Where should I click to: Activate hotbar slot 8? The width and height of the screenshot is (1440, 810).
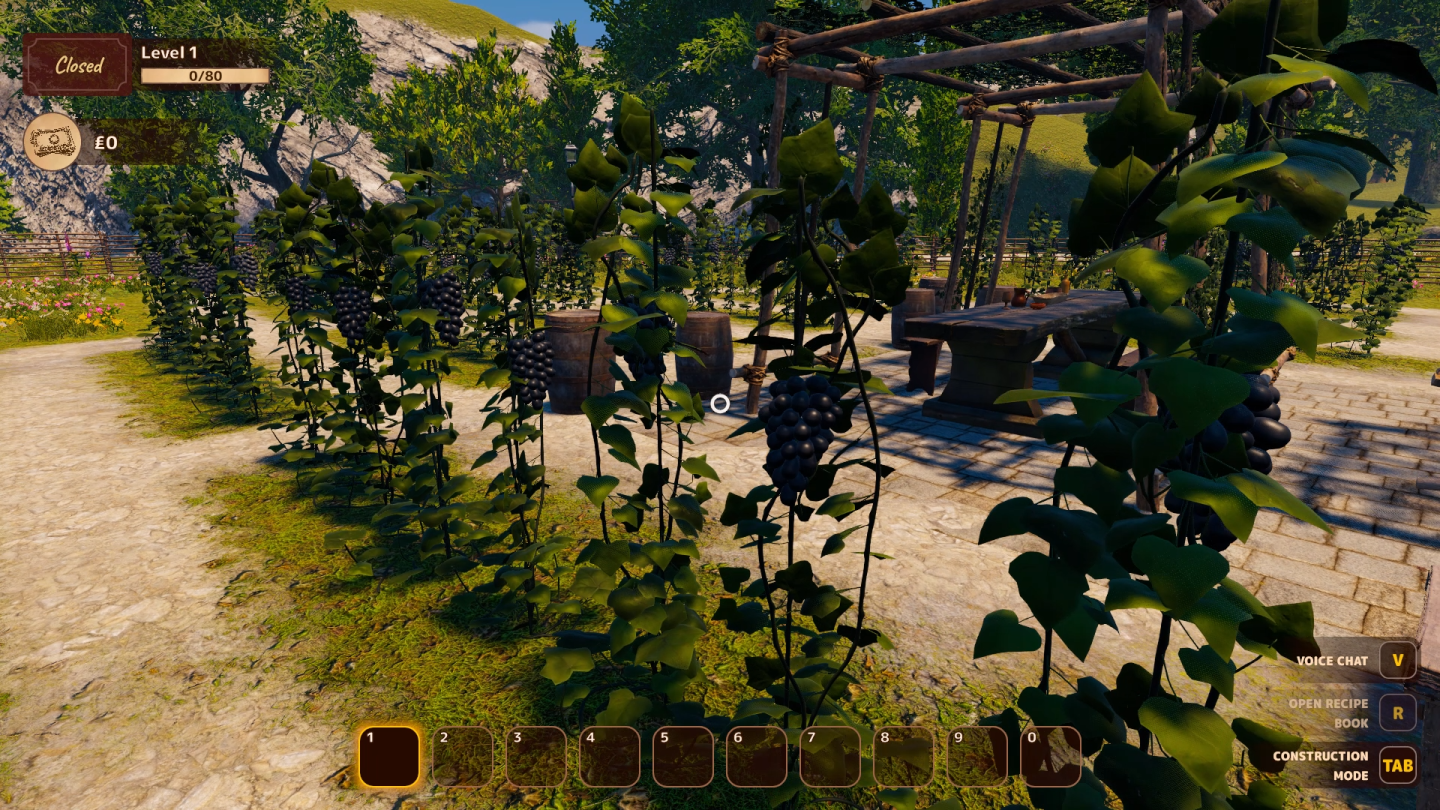coord(904,756)
